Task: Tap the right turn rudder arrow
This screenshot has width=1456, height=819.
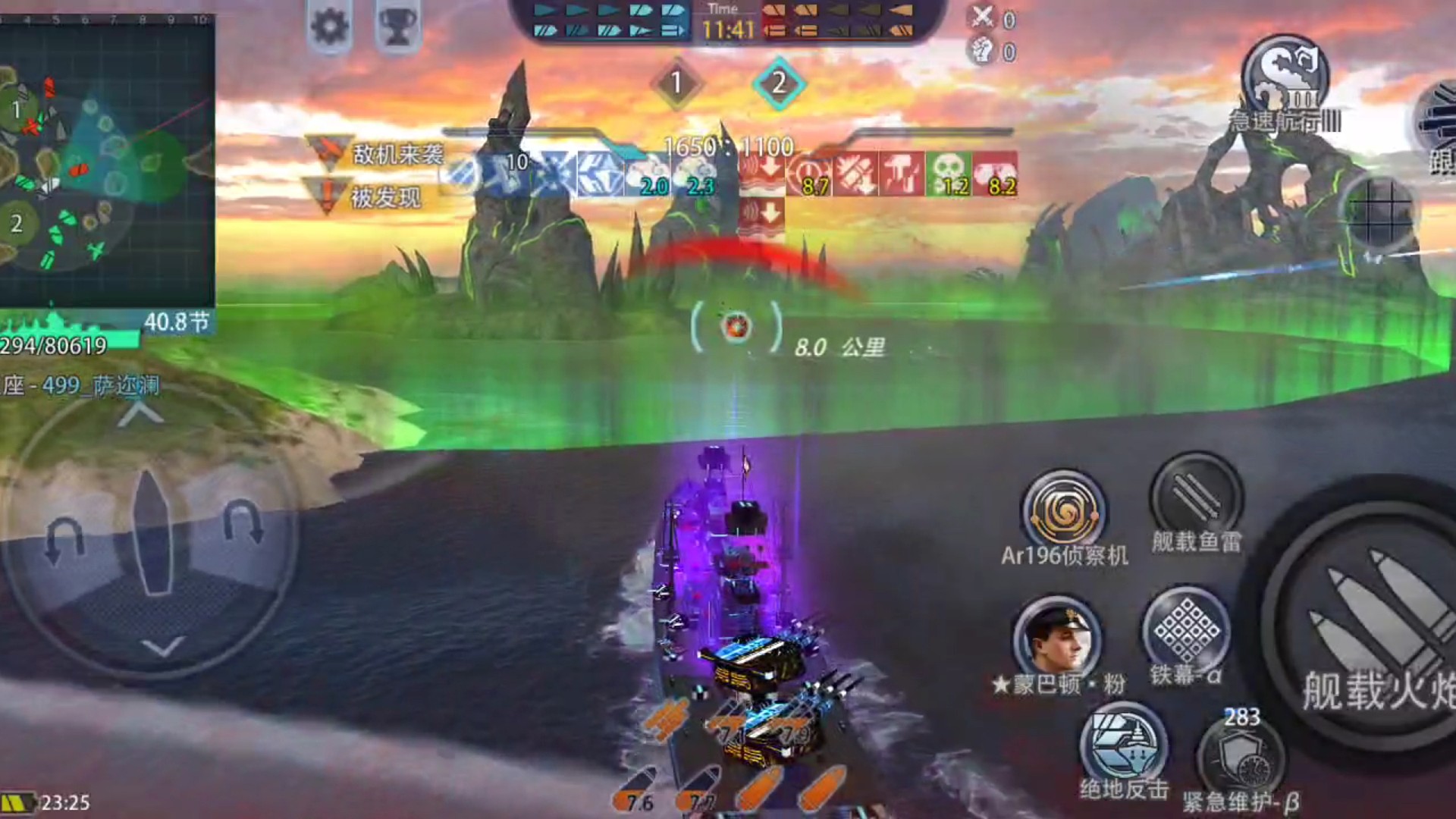Action: pyautogui.click(x=244, y=523)
